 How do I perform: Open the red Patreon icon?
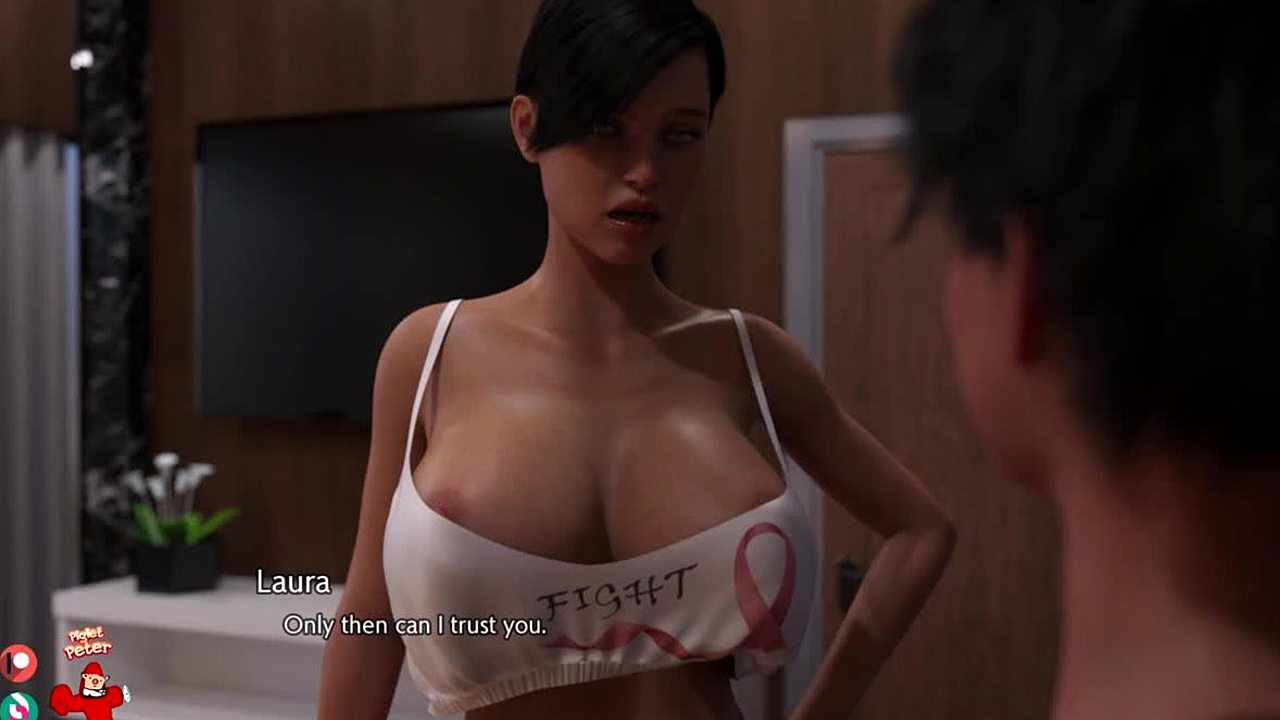(x=17, y=662)
